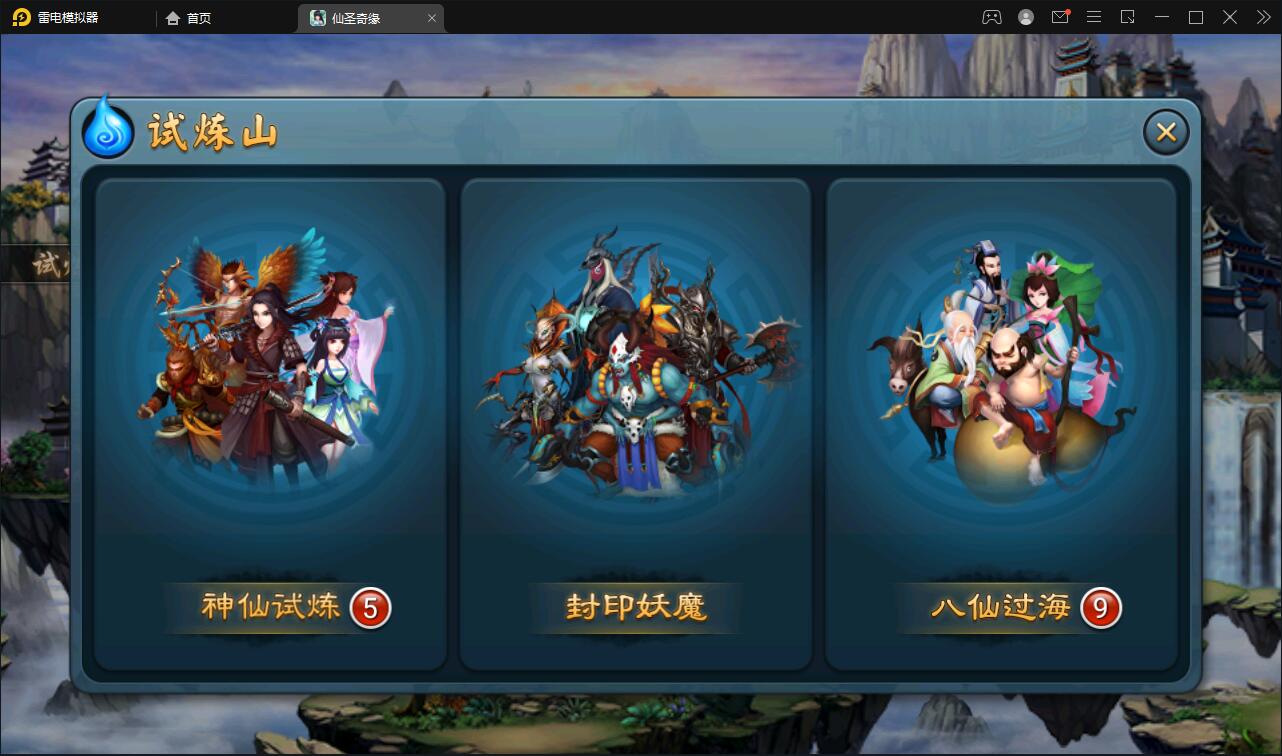The image size is (1282, 756).
Task: Click the red badge showing 5 on 神仙试炼
Action: point(370,608)
